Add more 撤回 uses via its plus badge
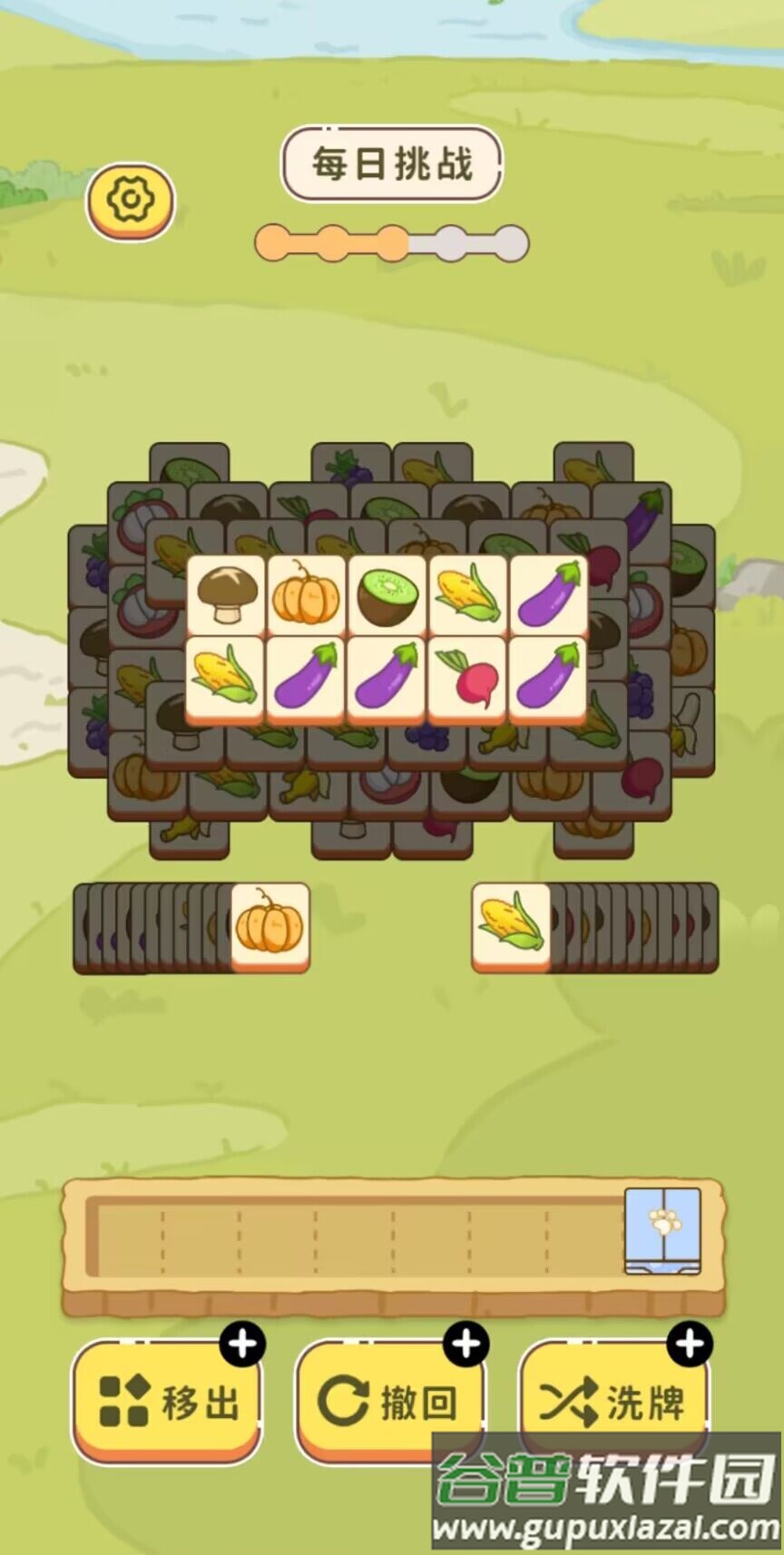The width and height of the screenshot is (784, 1555). pos(466,1343)
